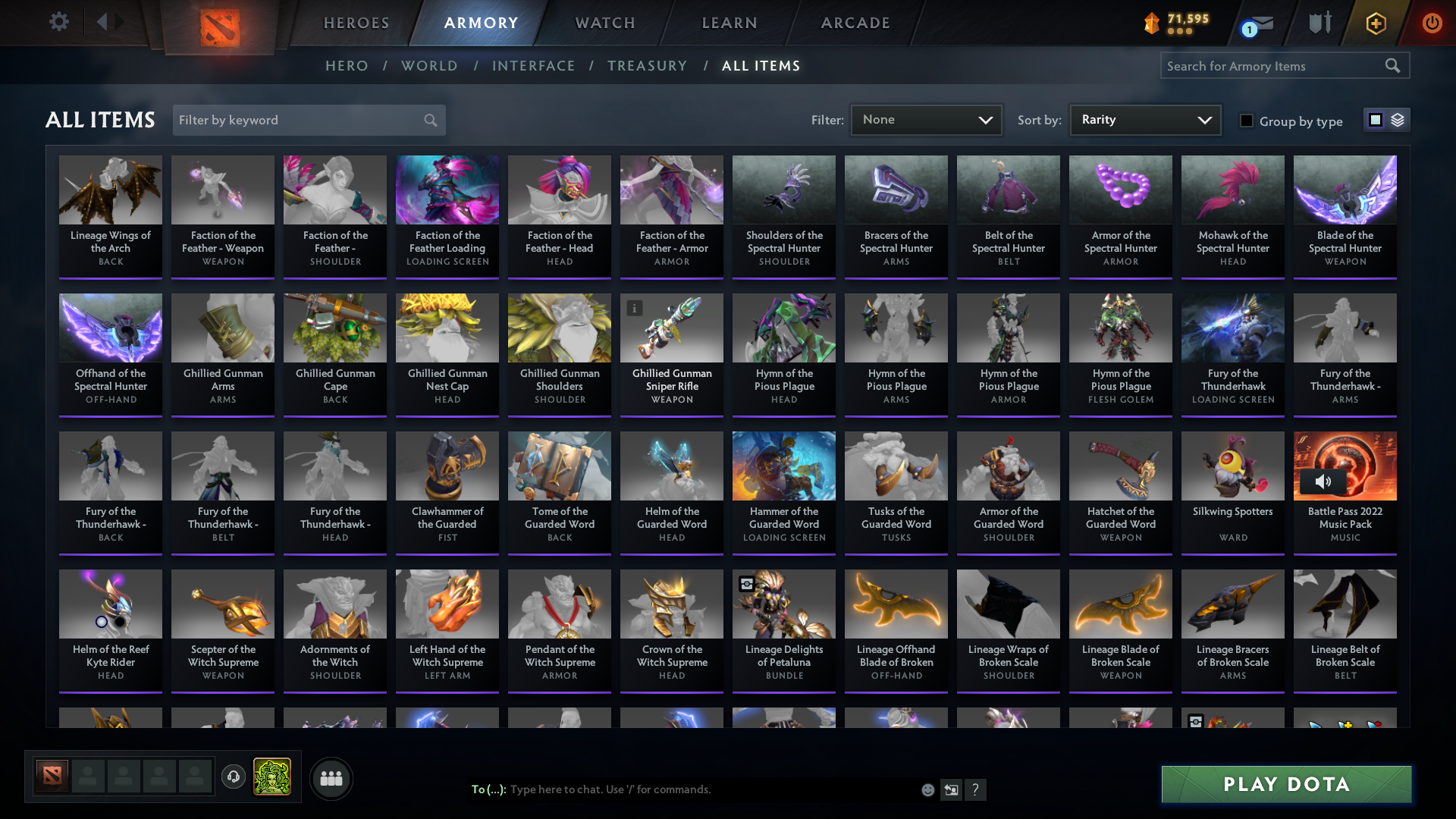Open the TREASURY section
Viewport: 1456px width, 819px height.
tap(647, 66)
